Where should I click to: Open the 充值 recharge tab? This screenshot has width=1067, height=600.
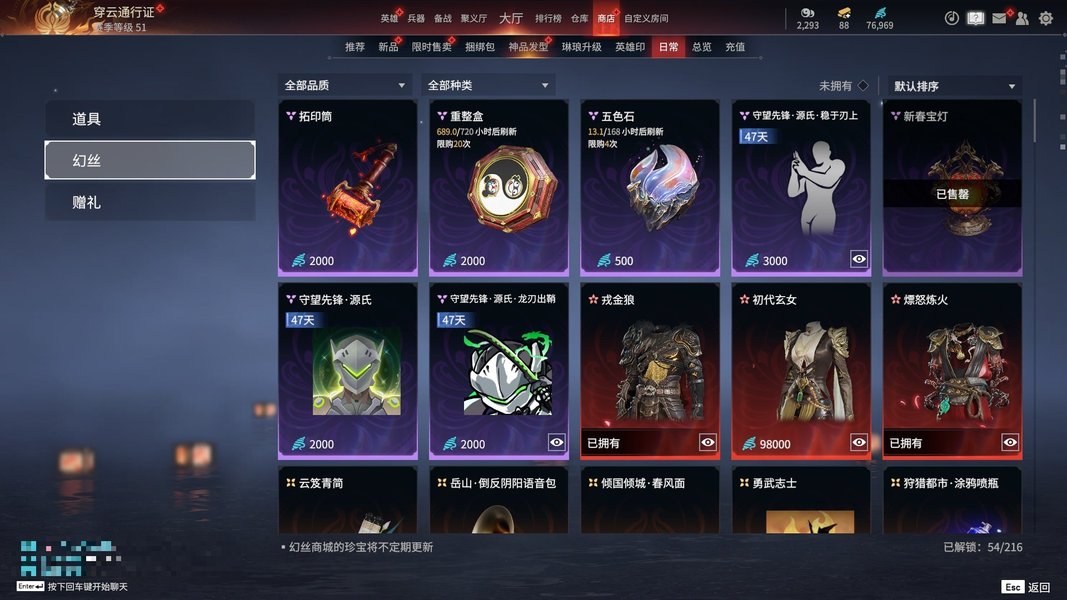tap(735, 47)
